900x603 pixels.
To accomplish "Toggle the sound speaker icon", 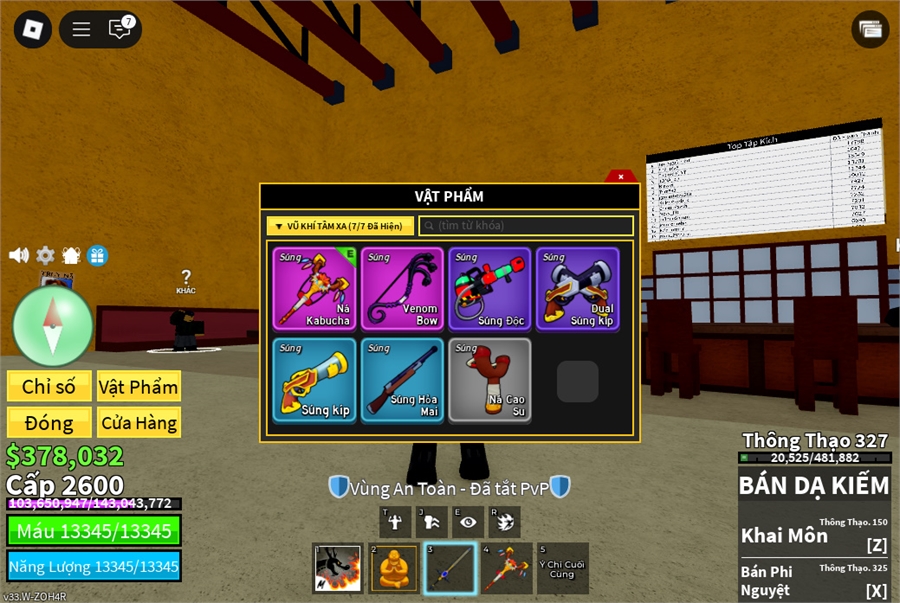I will [x=19, y=255].
